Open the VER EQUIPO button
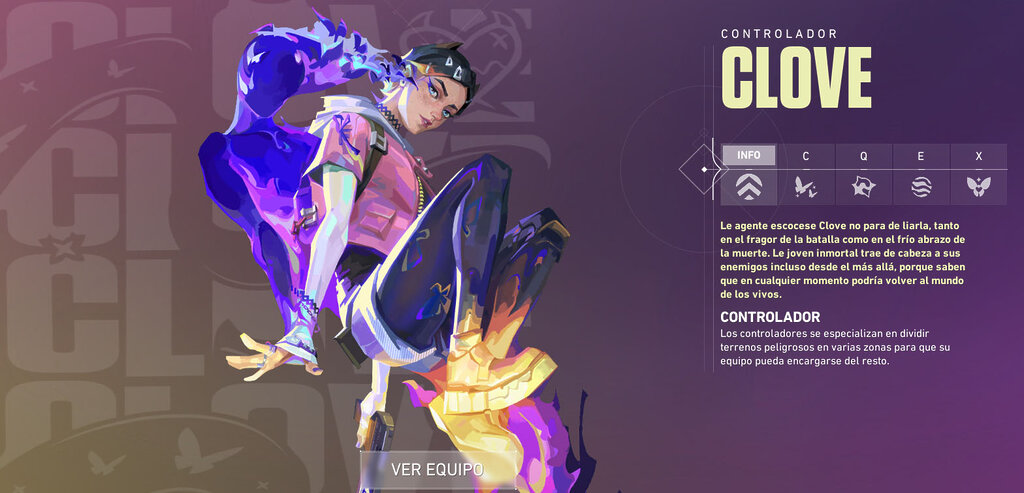The width and height of the screenshot is (1024, 493). pyautogui.click(x=438, y=469)
